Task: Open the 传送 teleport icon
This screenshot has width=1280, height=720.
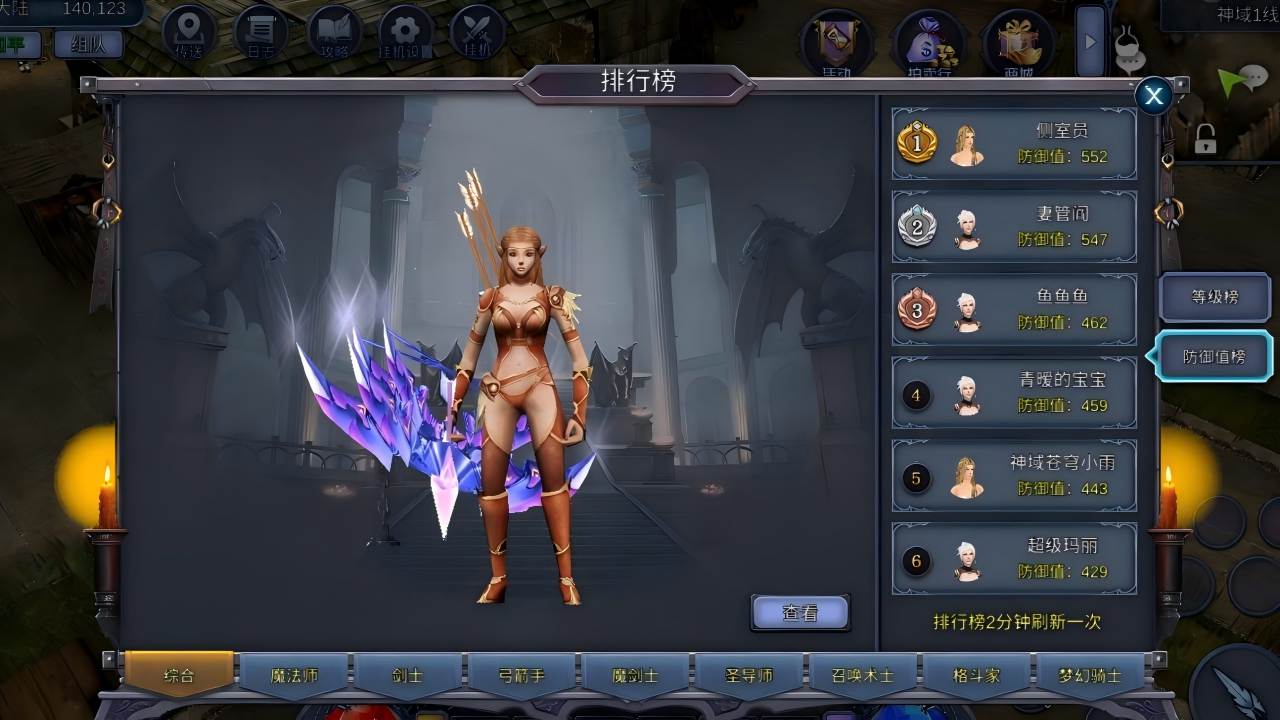Action: point(190,33)
